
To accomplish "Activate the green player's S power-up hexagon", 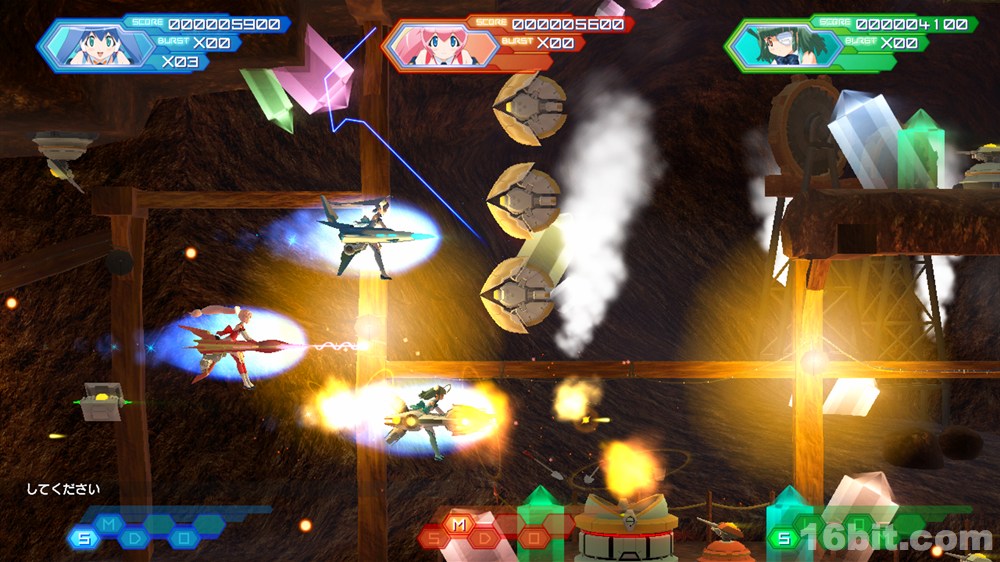I will point(784,539).
